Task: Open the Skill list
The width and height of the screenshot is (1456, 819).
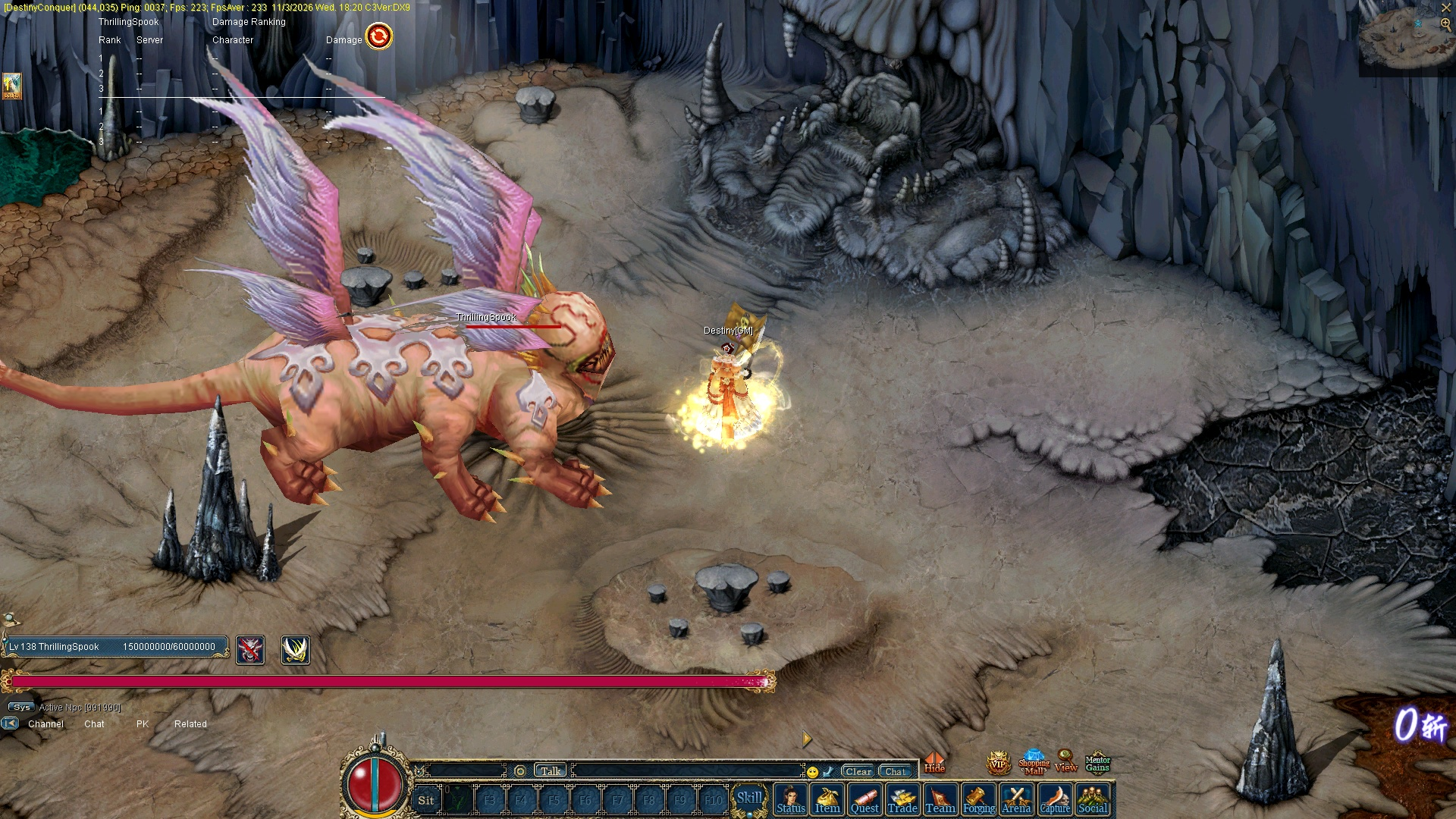Action: tap(749, 799)
